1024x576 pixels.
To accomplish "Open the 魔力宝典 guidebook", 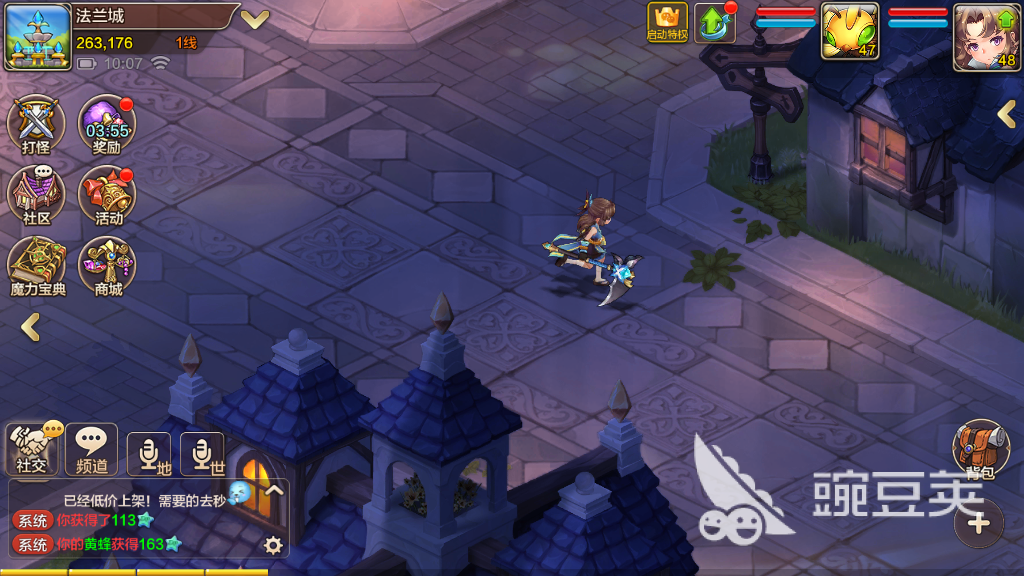I will [x=37, y=266].
